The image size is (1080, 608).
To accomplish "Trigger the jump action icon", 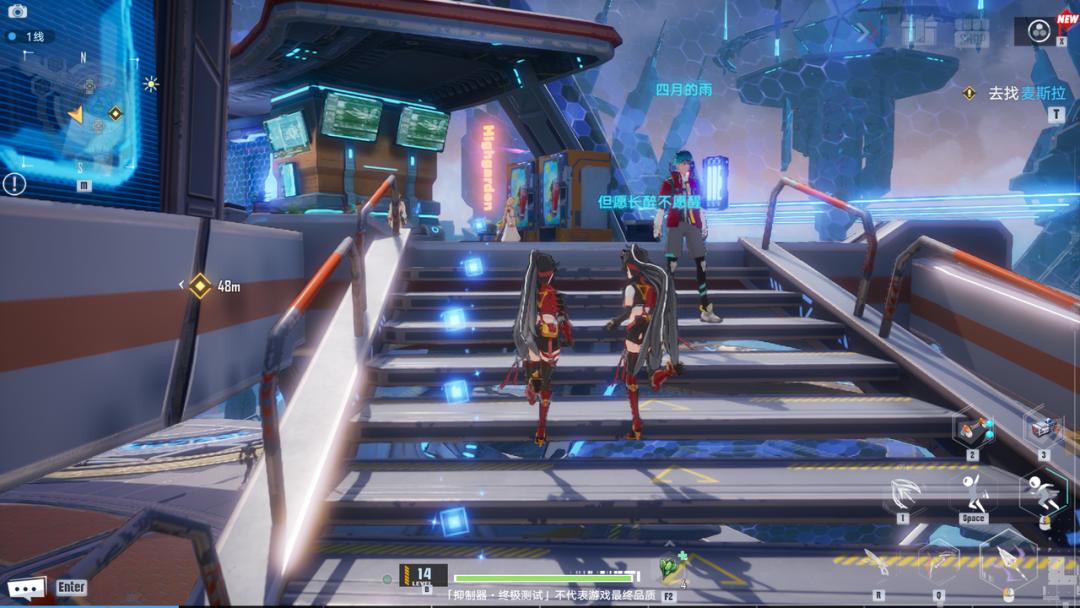I will pos(972,492).
